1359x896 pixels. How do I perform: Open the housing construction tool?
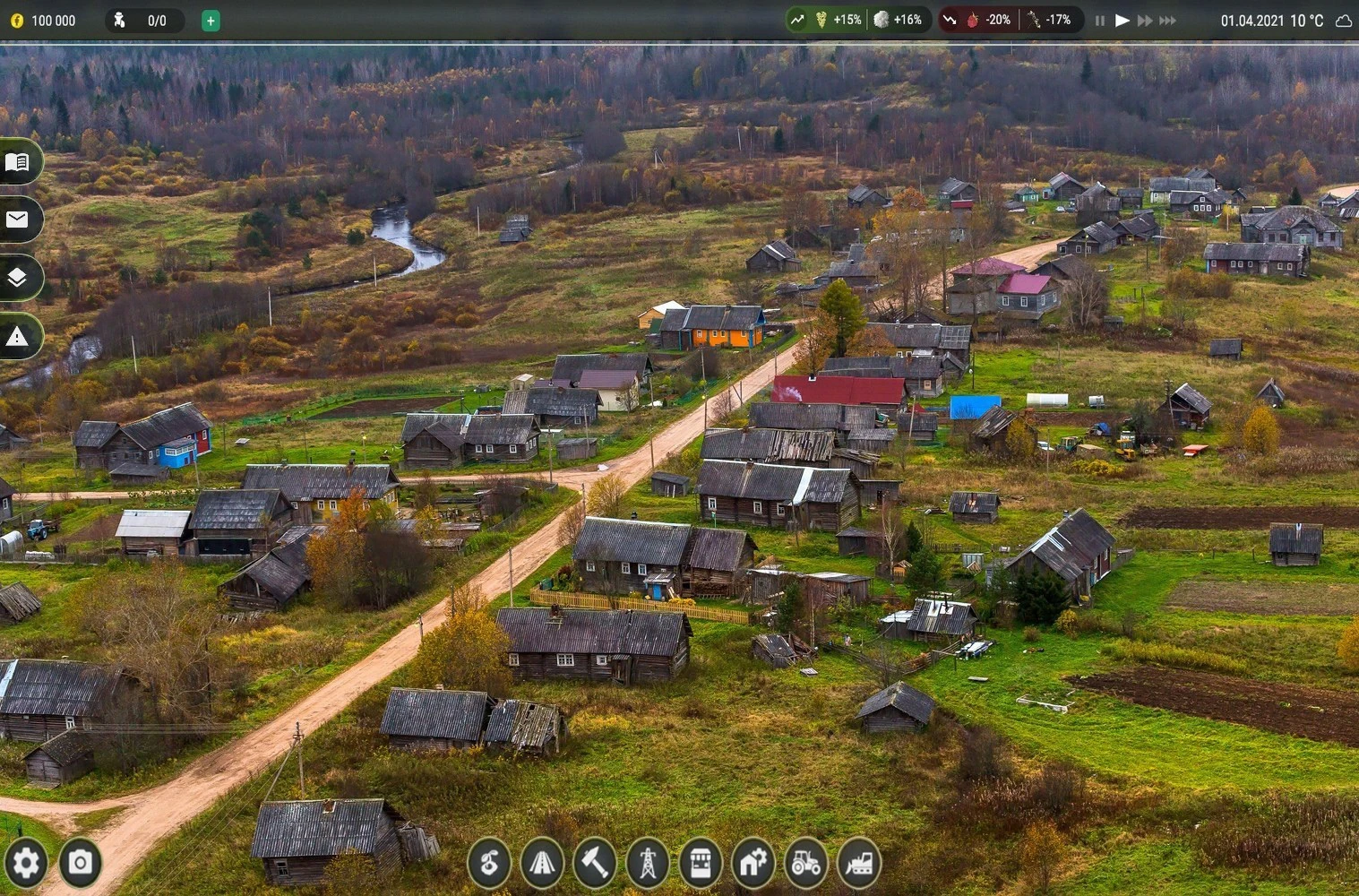pos(753,862)
